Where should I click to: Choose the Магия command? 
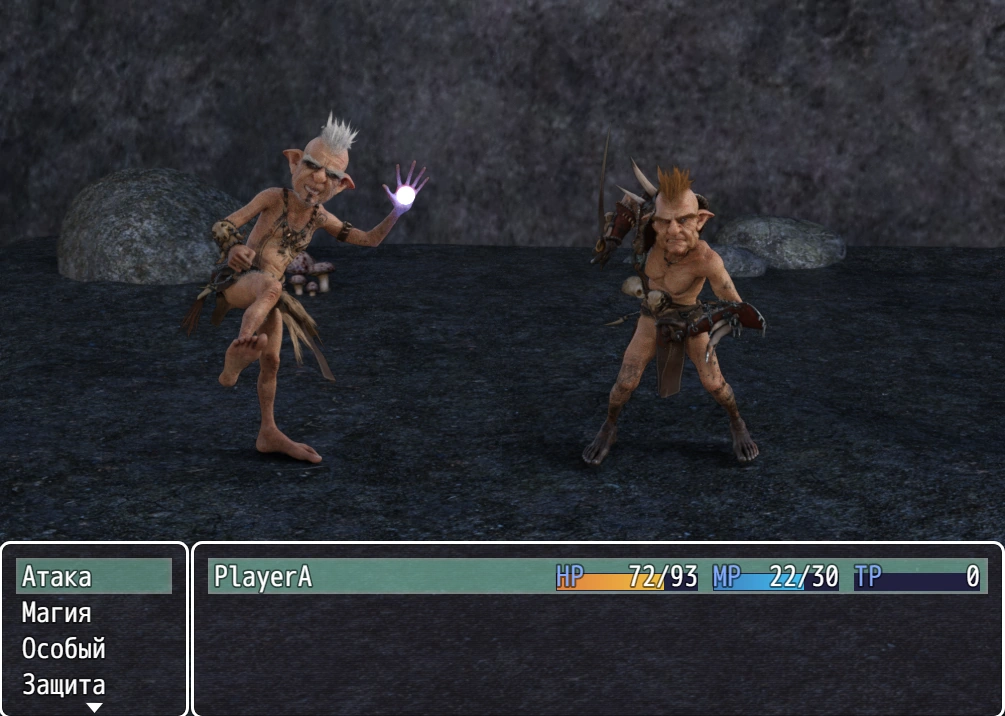93,613
